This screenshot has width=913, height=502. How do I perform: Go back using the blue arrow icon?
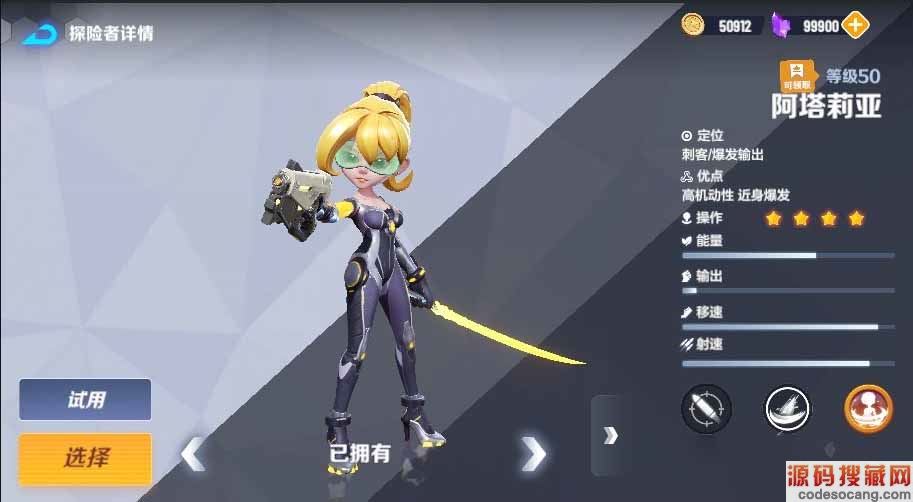point(40,32)
